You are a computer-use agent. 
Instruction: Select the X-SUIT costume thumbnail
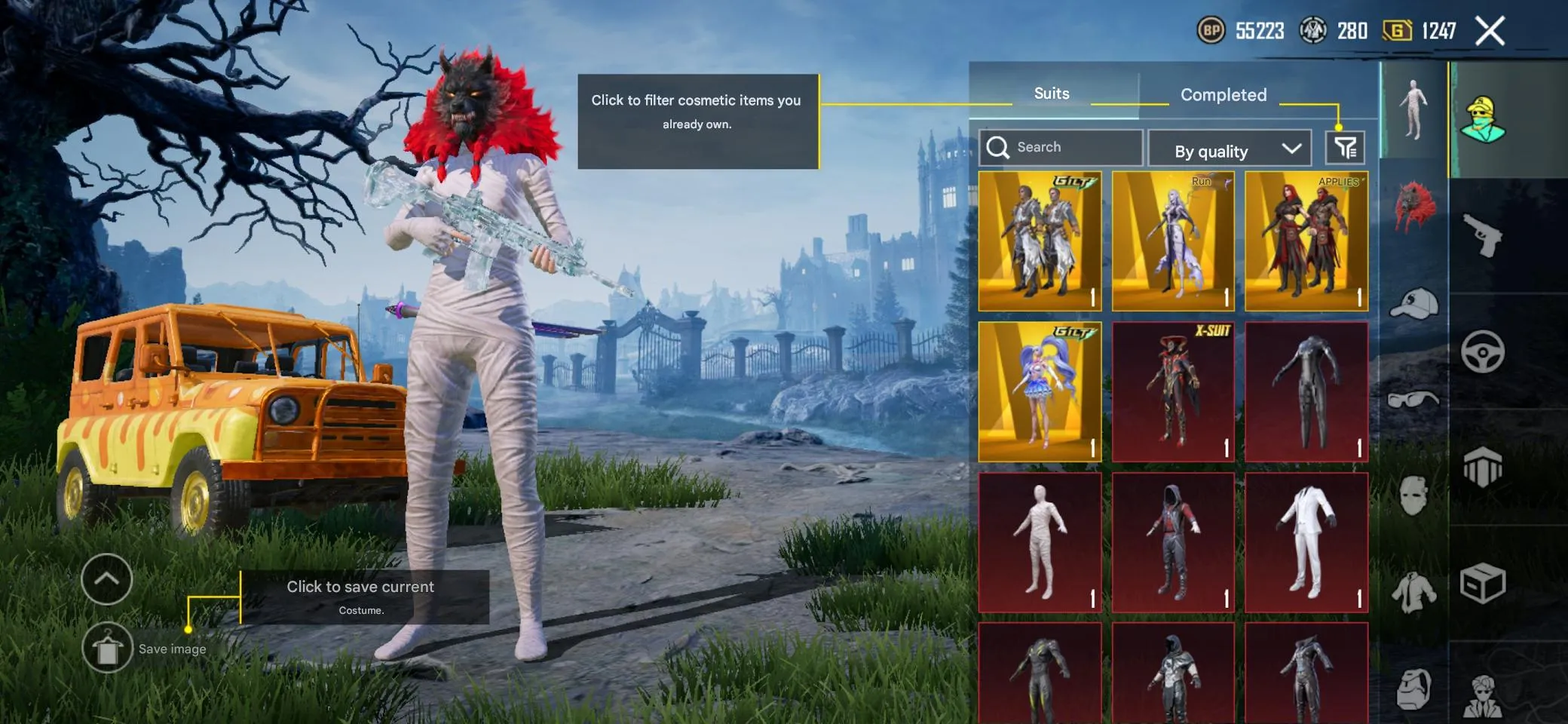click(1173, 391)
